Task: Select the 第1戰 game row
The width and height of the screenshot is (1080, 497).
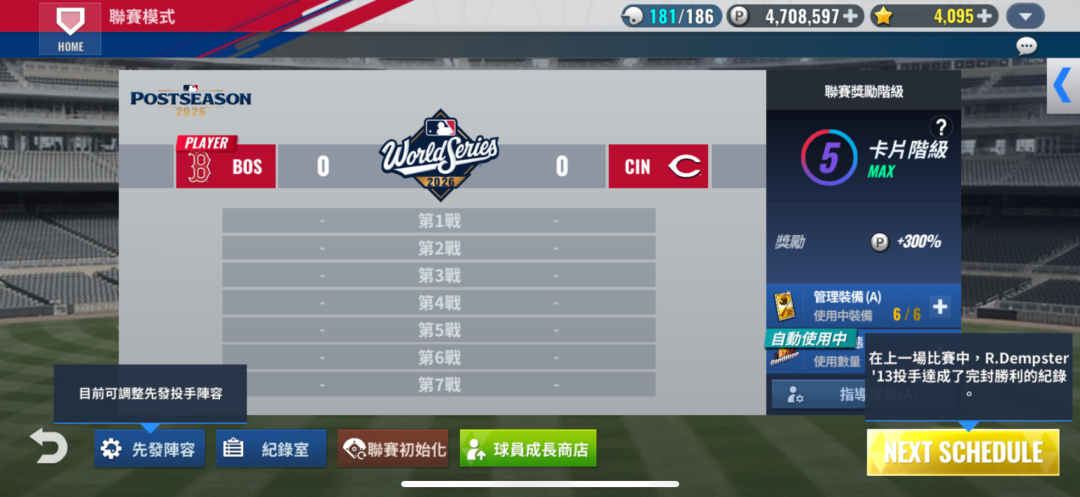Action: tap(438, 221)
